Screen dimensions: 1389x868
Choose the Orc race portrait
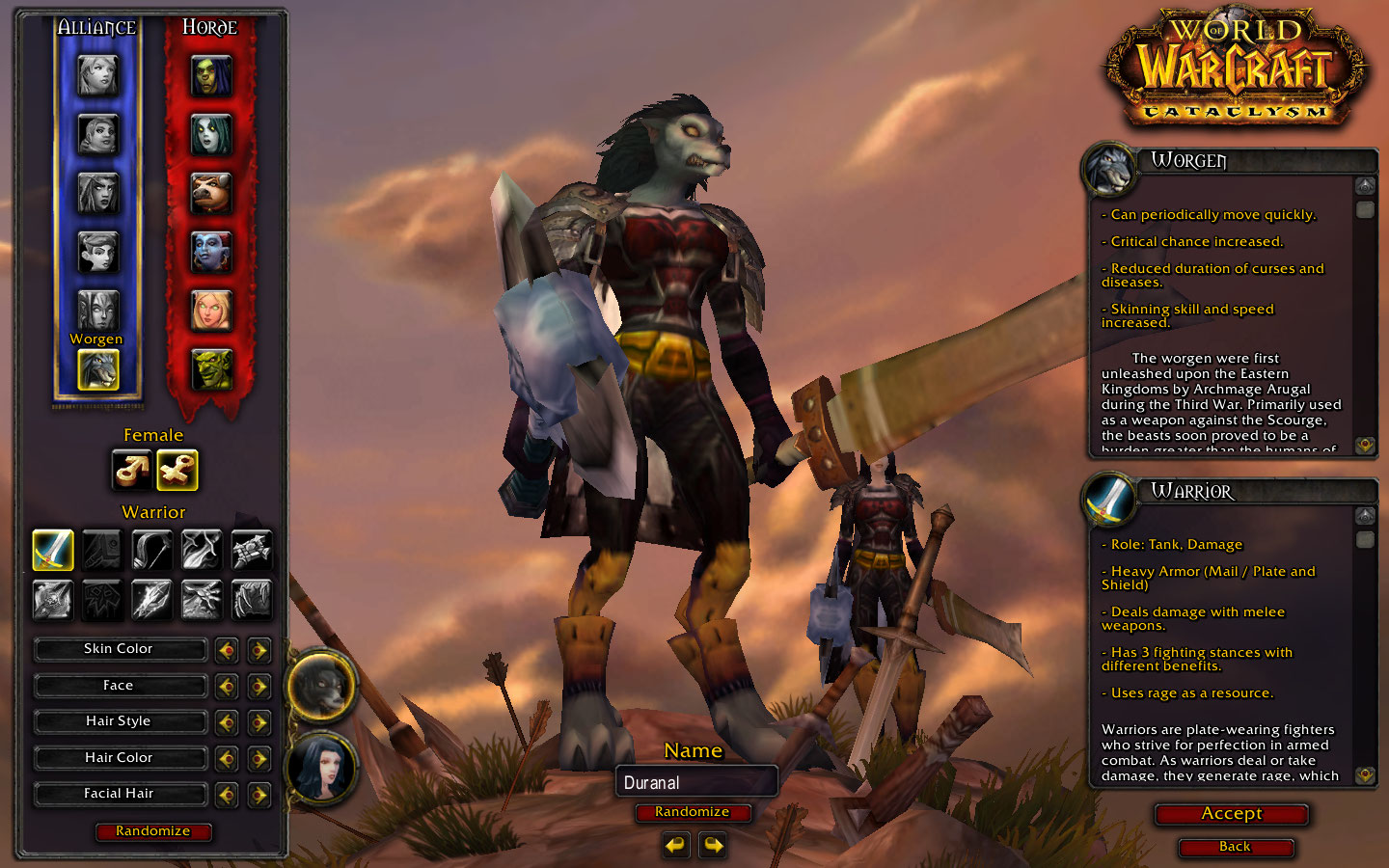tap(211, 75)
